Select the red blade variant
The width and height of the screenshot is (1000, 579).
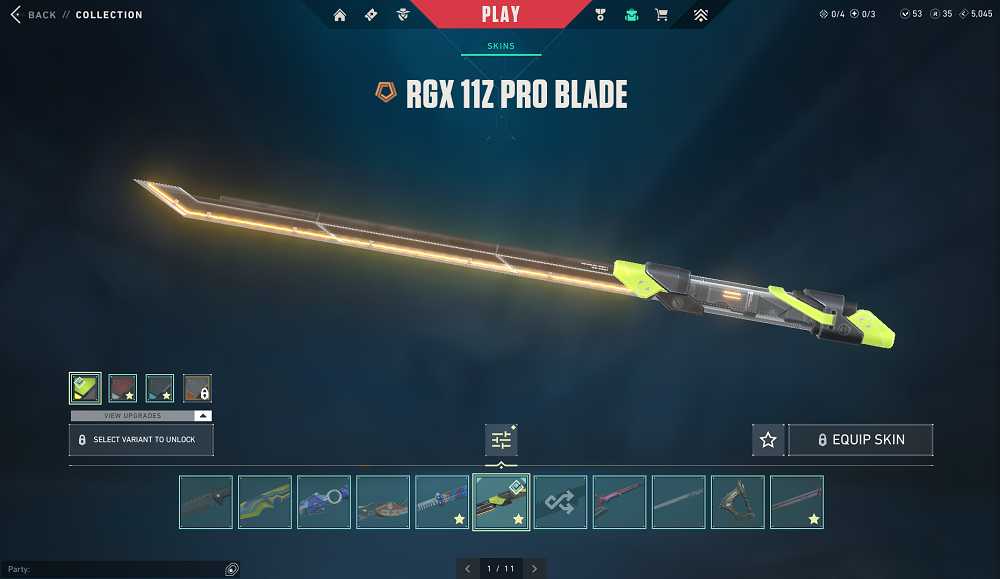(122, 388)
